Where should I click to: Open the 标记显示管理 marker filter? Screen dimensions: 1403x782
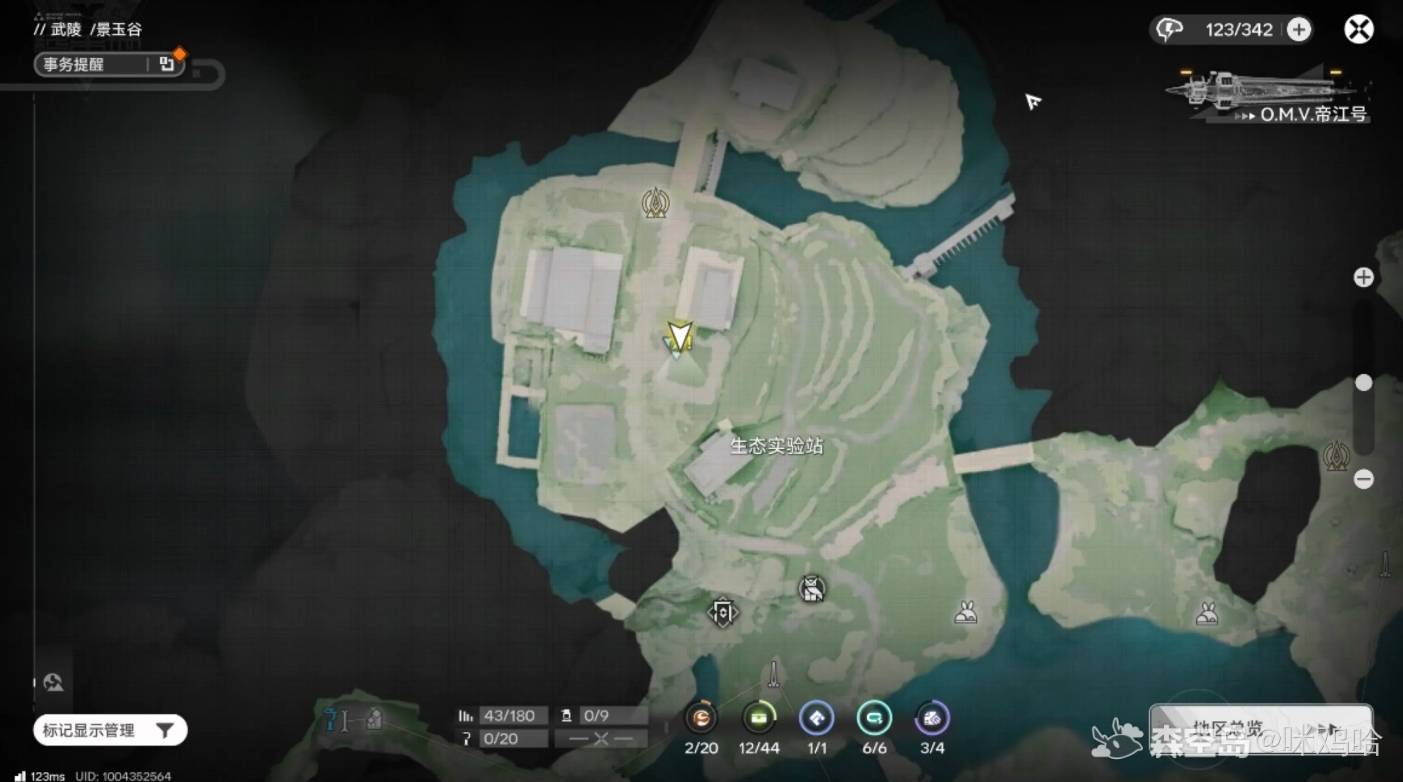(110, 730)
